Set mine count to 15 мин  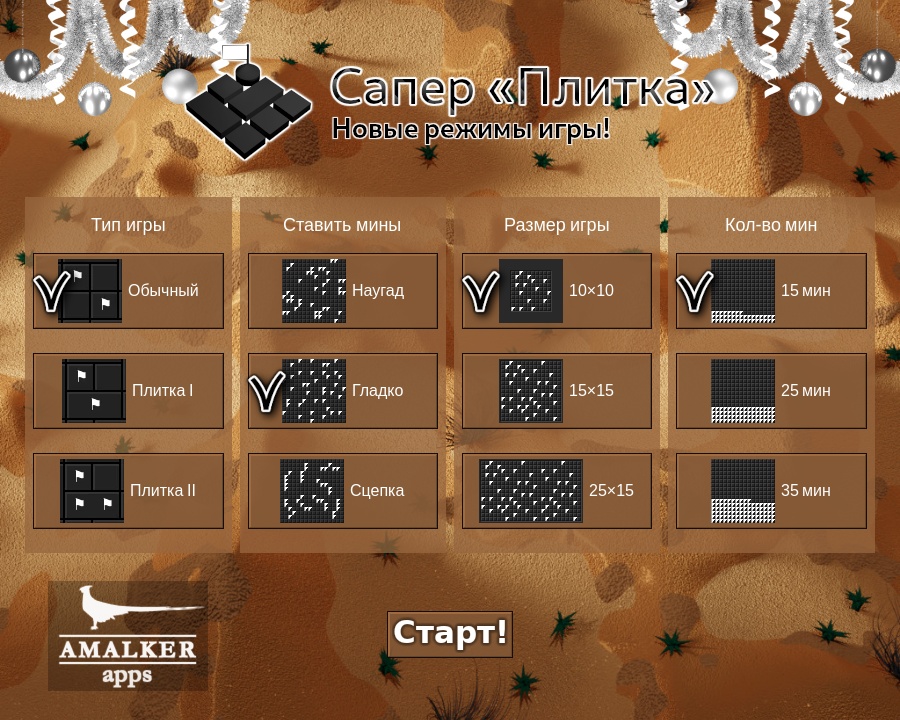tap(771, 291)
